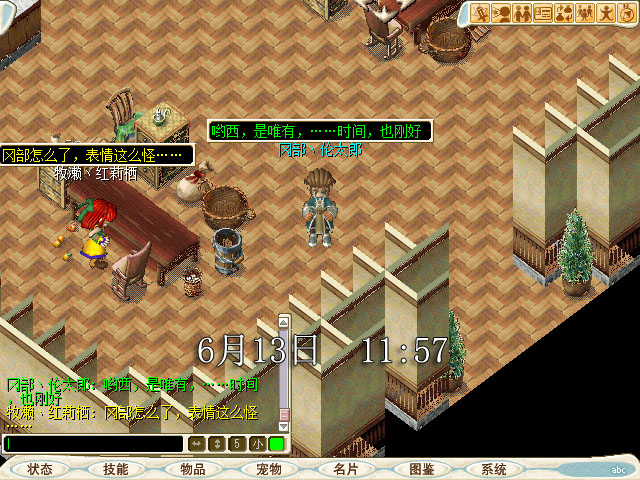The image size is (640, 480).
Task: Click the horizontal arrows chat width button
Action: point(196,443)
